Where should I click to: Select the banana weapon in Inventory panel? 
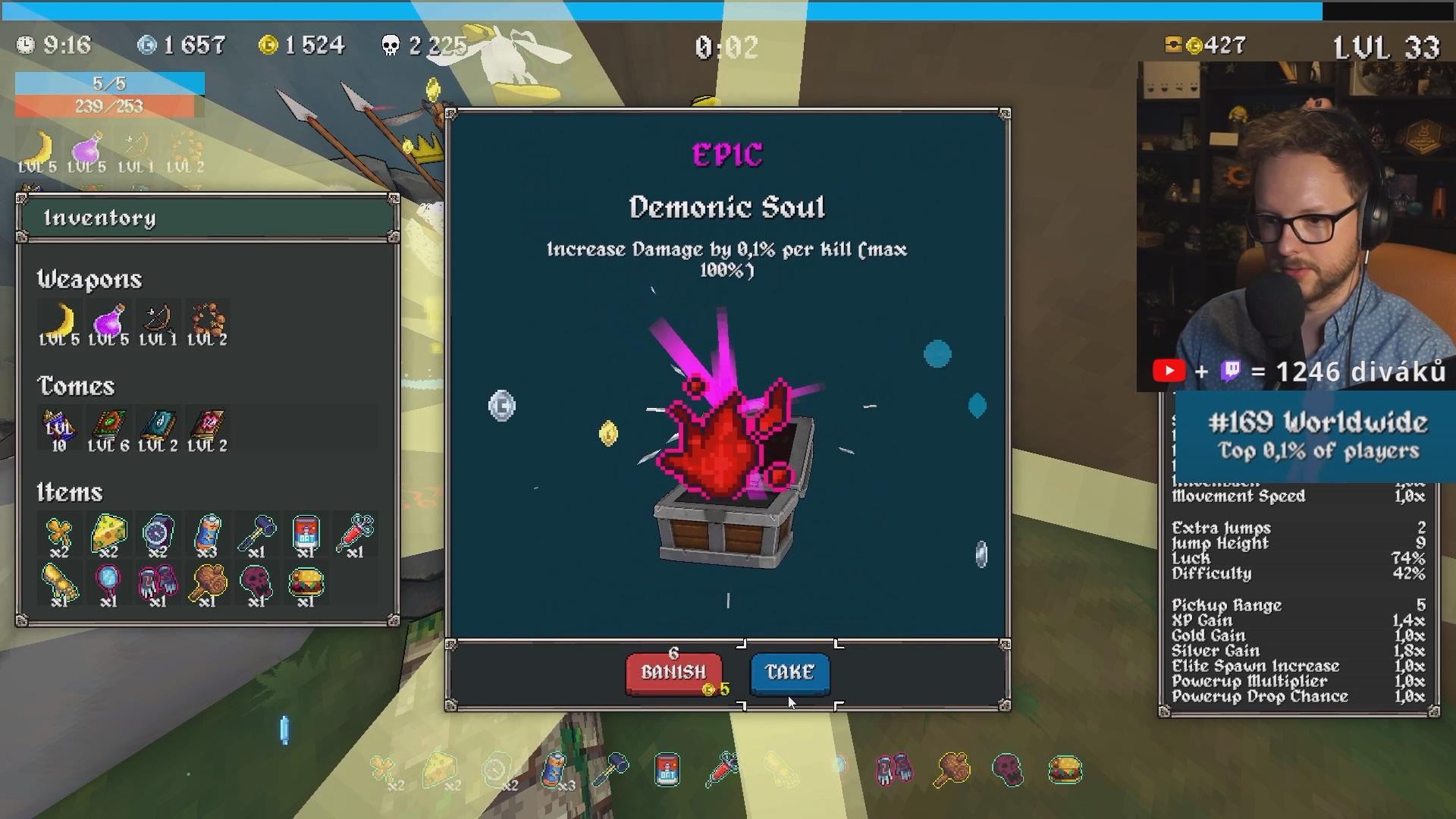click(x=59, y=322)
